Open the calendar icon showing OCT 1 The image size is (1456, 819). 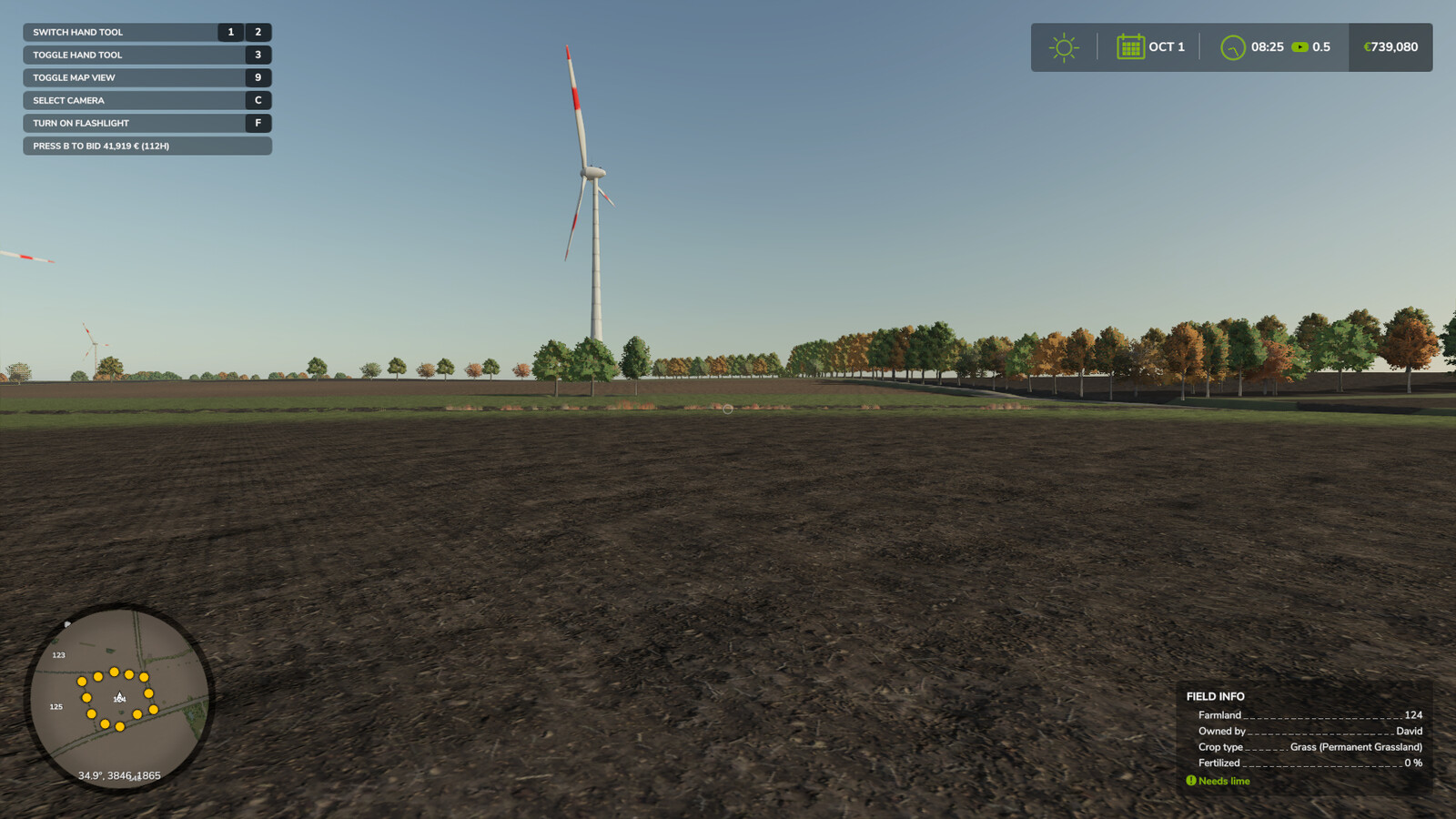coord(1130,46)
